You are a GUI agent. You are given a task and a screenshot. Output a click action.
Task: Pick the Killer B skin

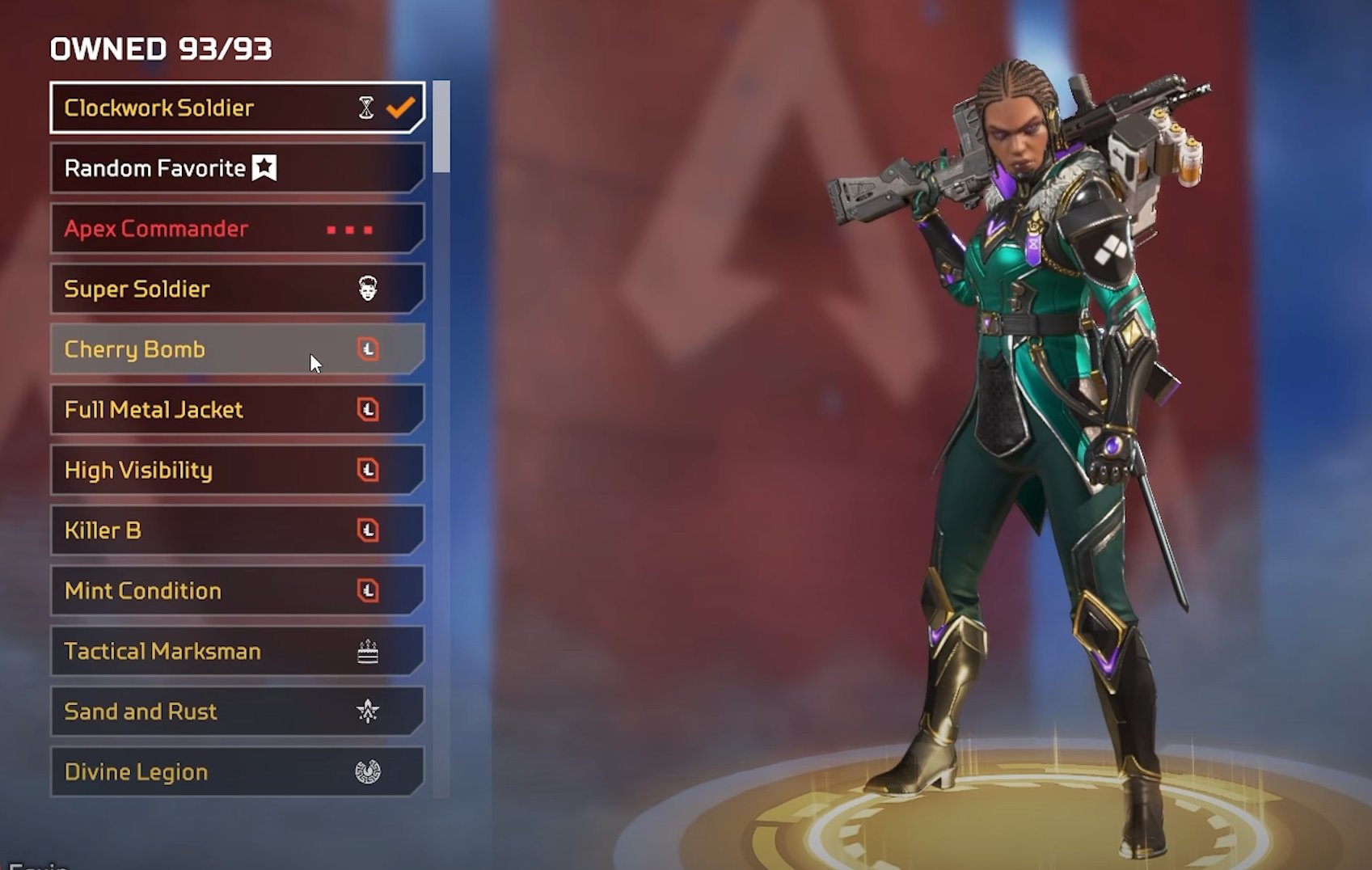(x=236, y=530)
